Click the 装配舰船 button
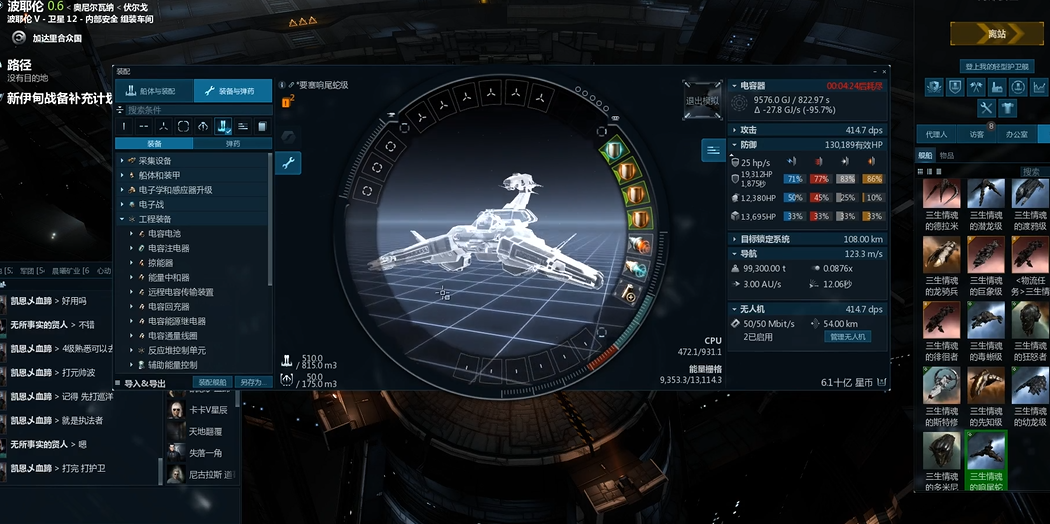This screenshot has height=524, width=1050. pos(213,382)
